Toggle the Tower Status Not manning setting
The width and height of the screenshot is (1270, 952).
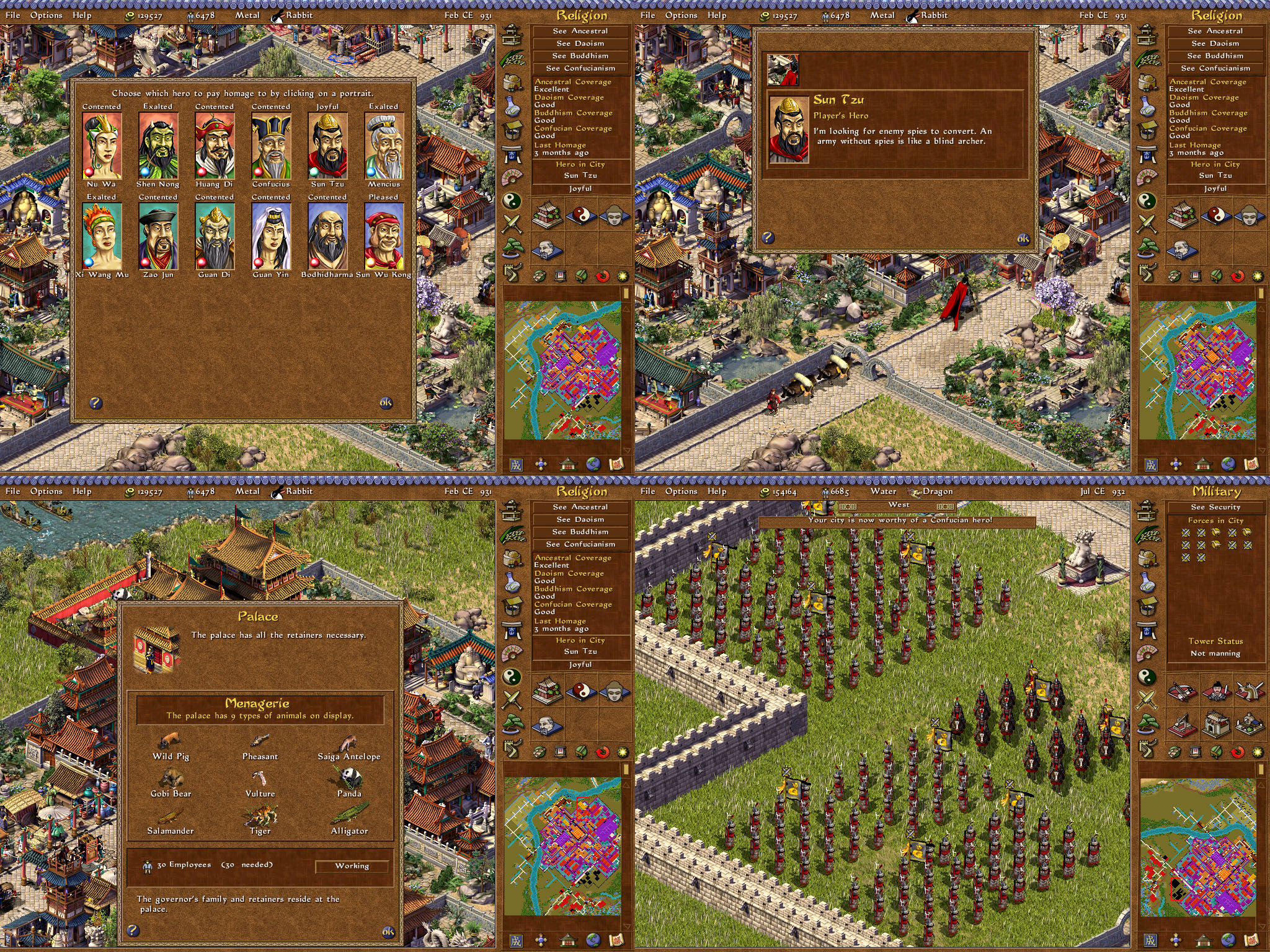[x=1215, y=653]
